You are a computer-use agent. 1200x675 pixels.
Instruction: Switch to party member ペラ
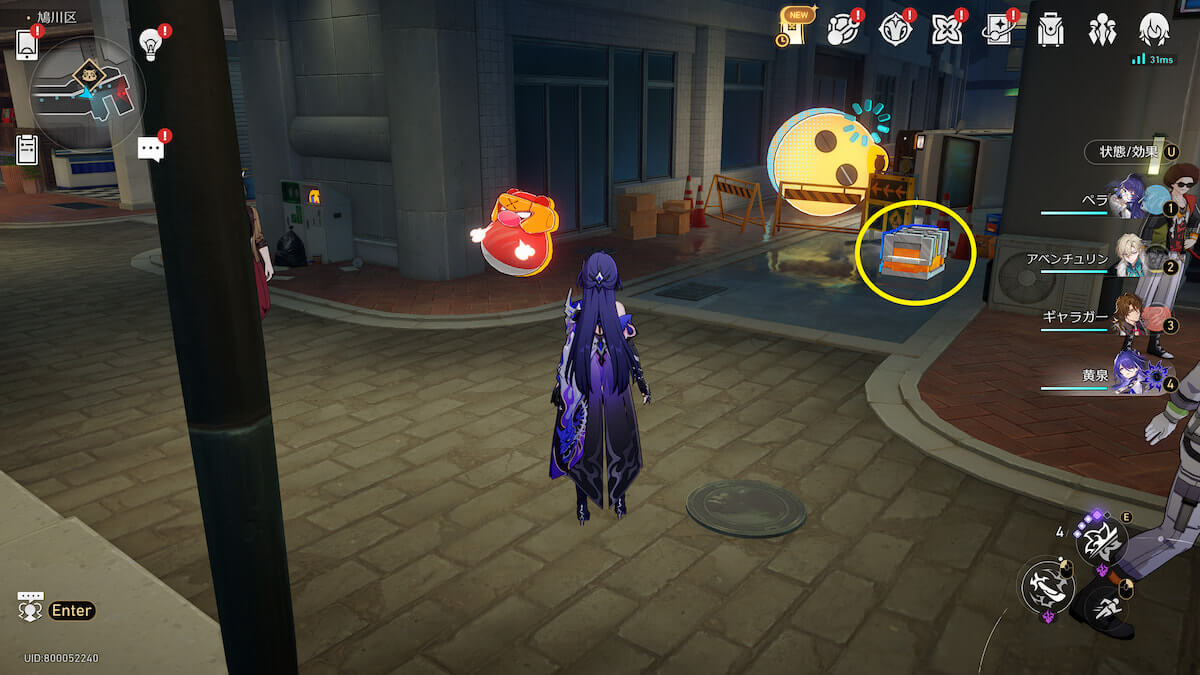coord(1130,198)
